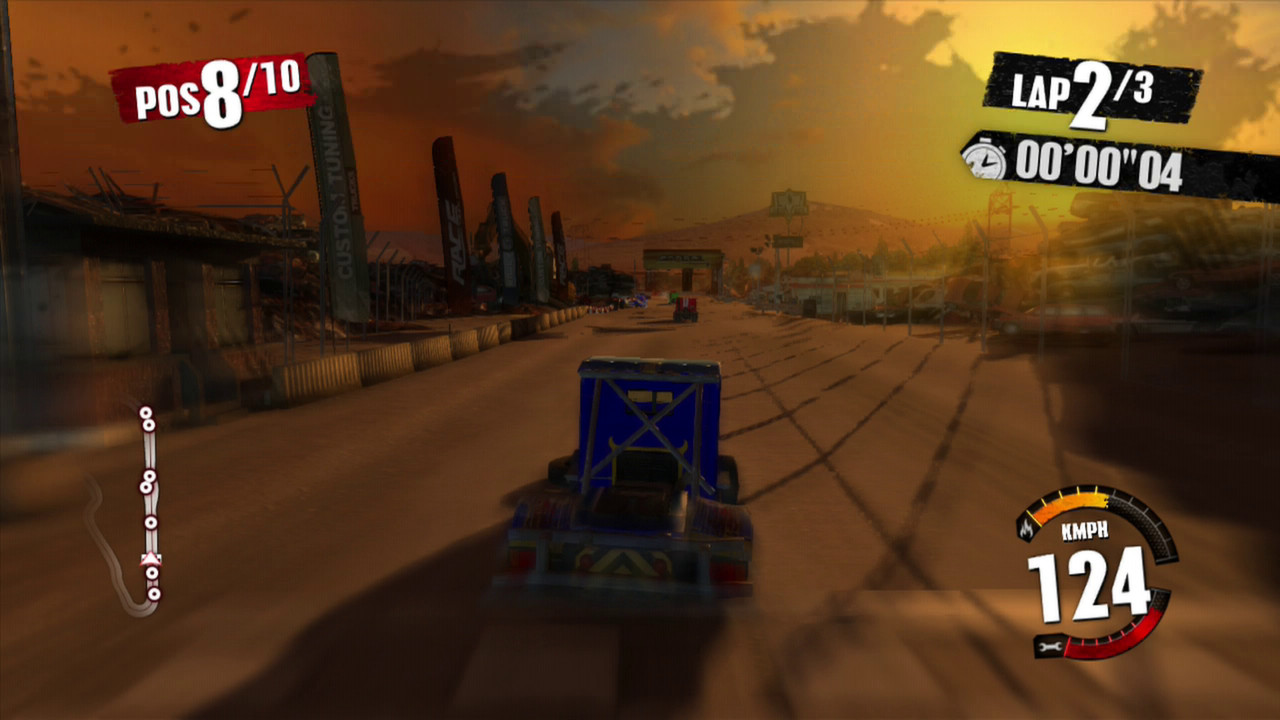The width and height of the screenshot is (1280, 720).
Task: Click the topmost checkpoint dot on minimap
Action: pos(146,412)
